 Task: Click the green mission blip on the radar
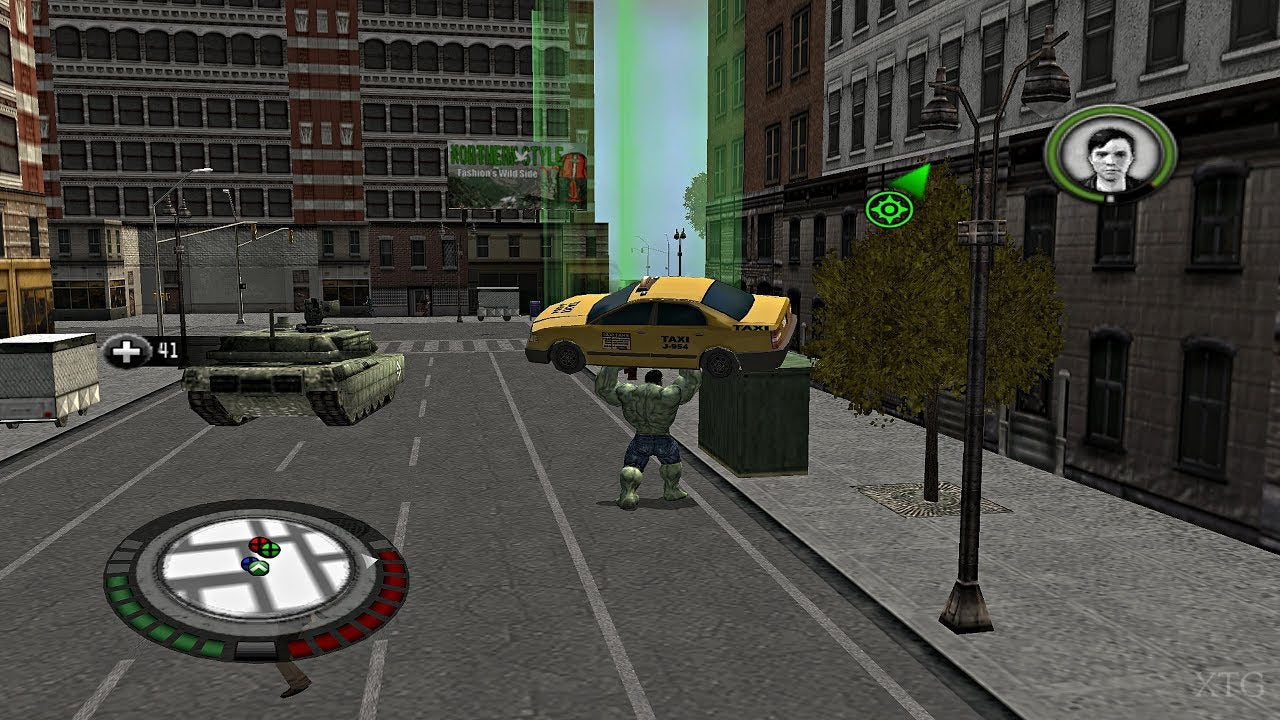pos(270,549)
